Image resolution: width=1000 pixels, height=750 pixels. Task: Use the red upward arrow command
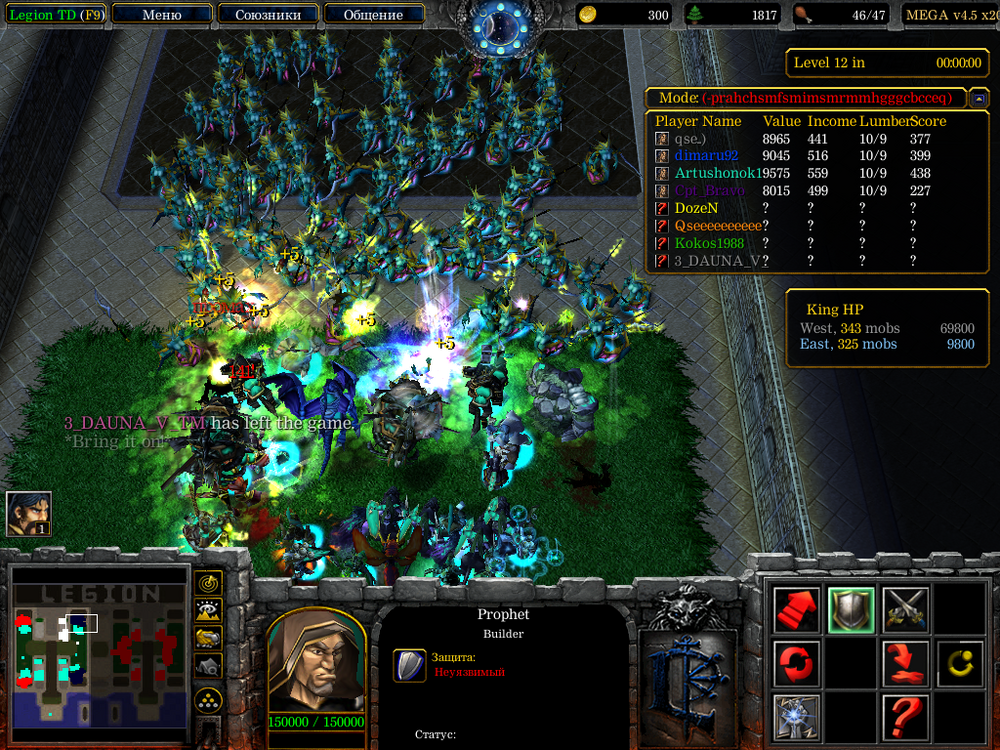pos(797,608)
